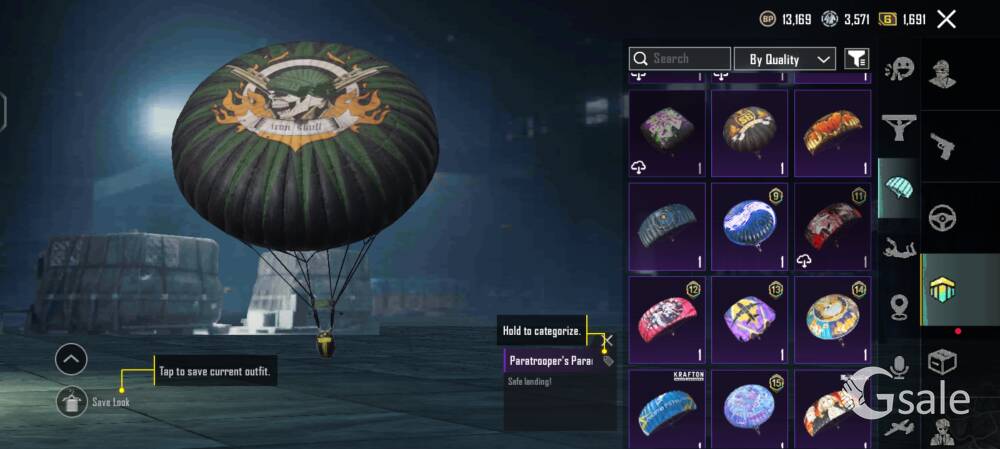Close the Paratrooper's Parachute info panel
The image size is (1000, 449).
coord(607,341)
